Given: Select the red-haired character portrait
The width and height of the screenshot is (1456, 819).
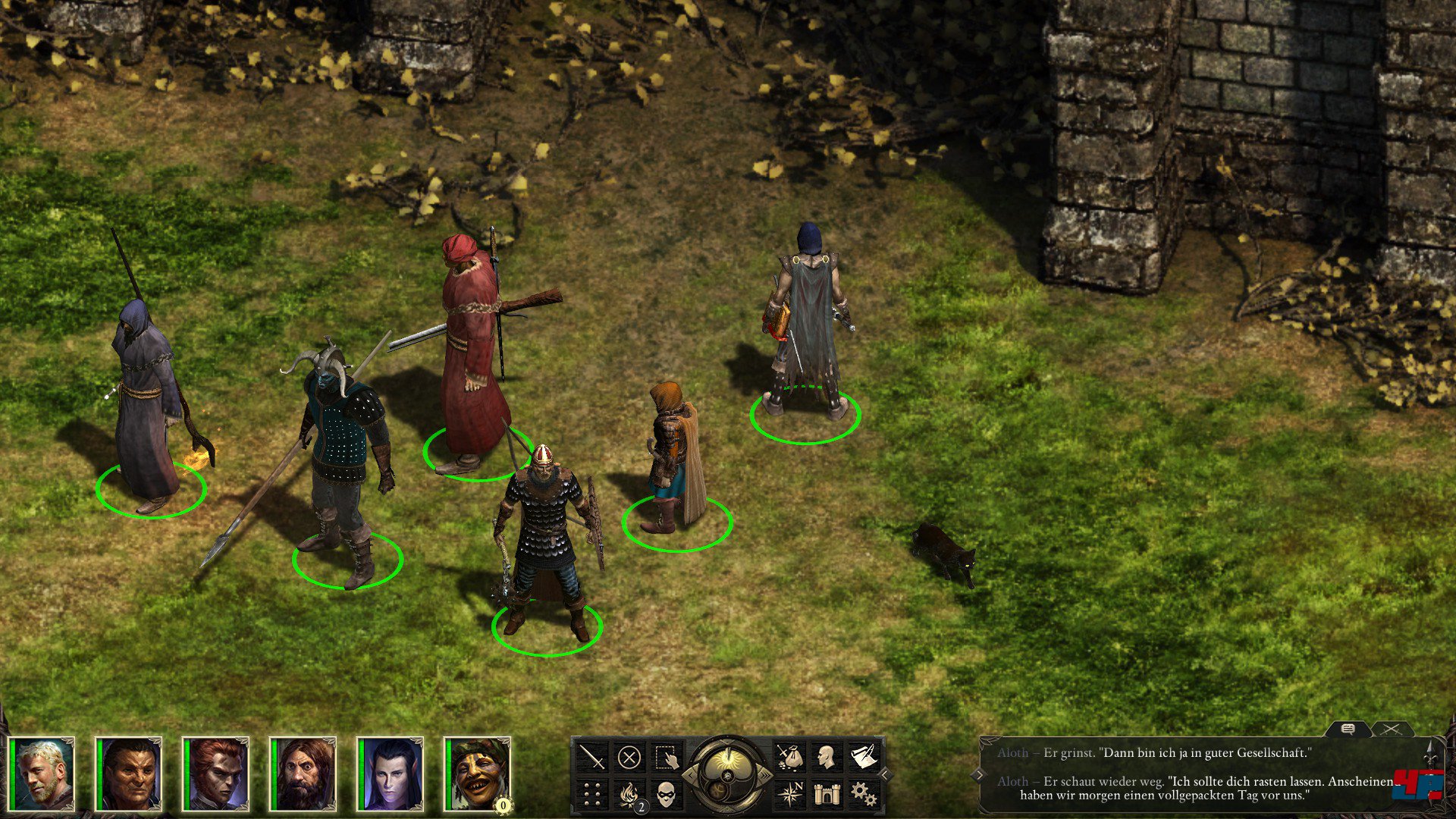Looking at the screenshot, I should coord(216,773).
